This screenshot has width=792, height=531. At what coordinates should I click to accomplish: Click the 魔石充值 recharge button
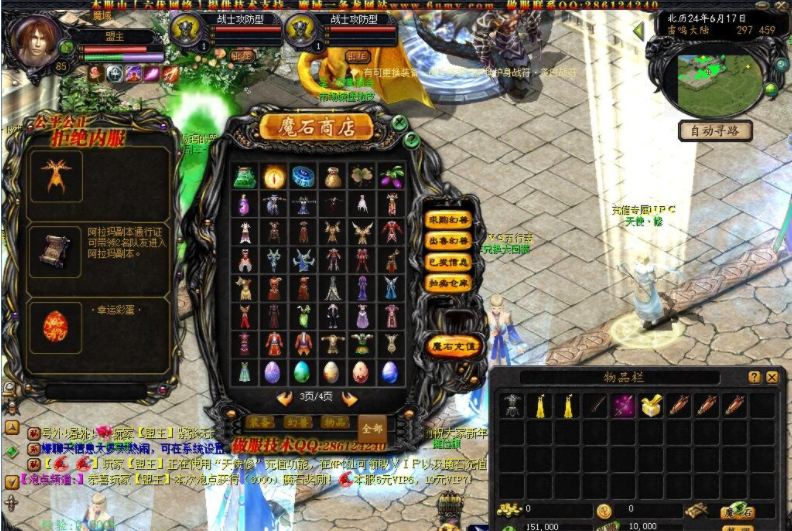point(452,347)
